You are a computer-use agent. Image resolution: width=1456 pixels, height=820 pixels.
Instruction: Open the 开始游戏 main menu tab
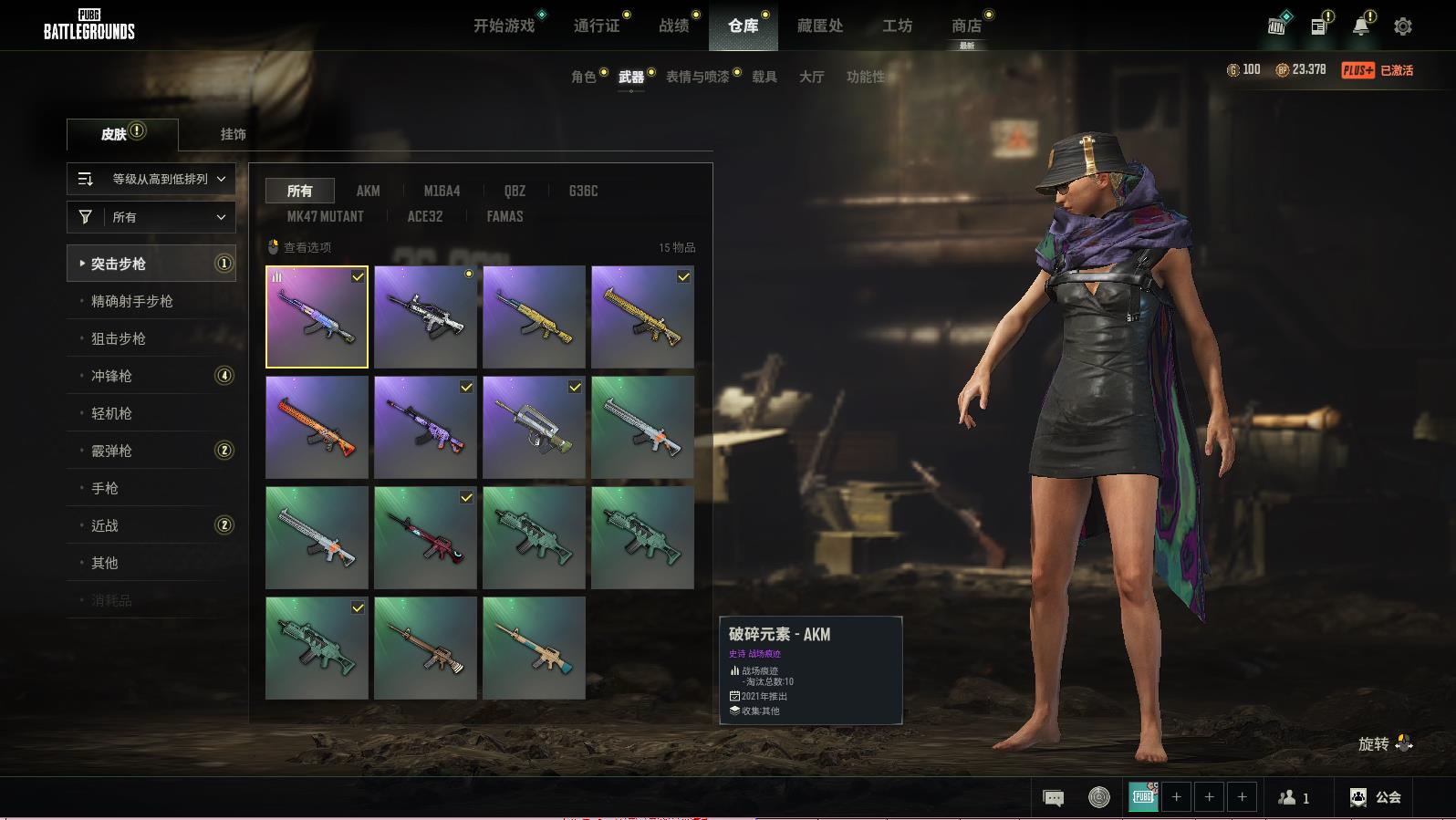point(504,26)
